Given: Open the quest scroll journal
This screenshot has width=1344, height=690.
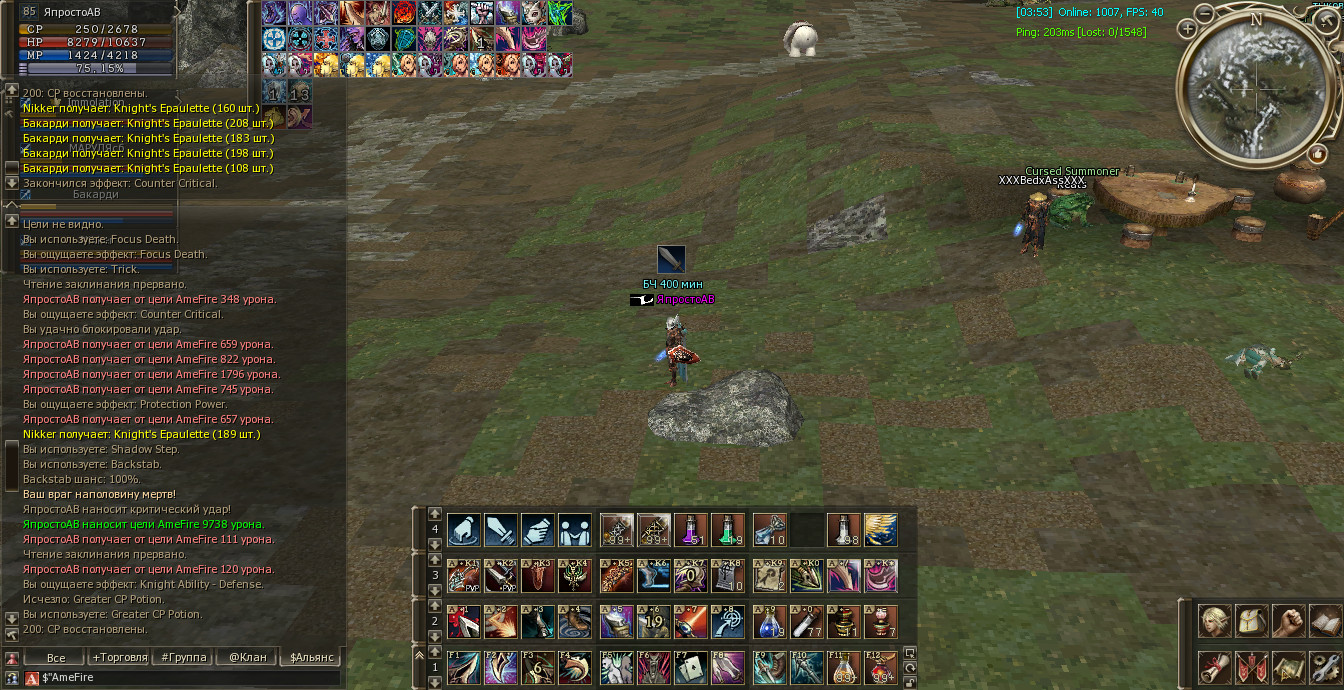Looking at the screenshot, I should click(x=1216, y=666).
